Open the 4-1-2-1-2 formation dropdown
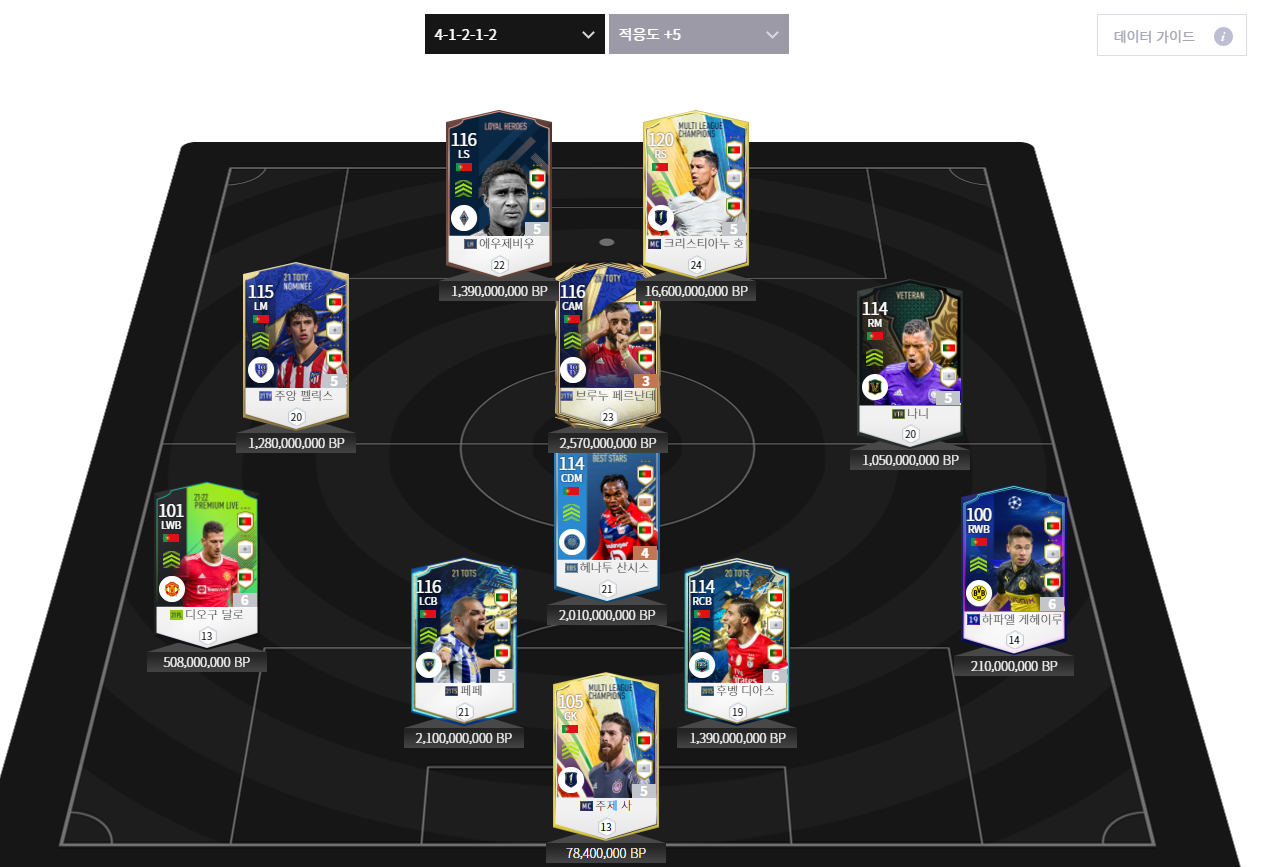The image size is (1261, 867). click(x=514, y=34)
